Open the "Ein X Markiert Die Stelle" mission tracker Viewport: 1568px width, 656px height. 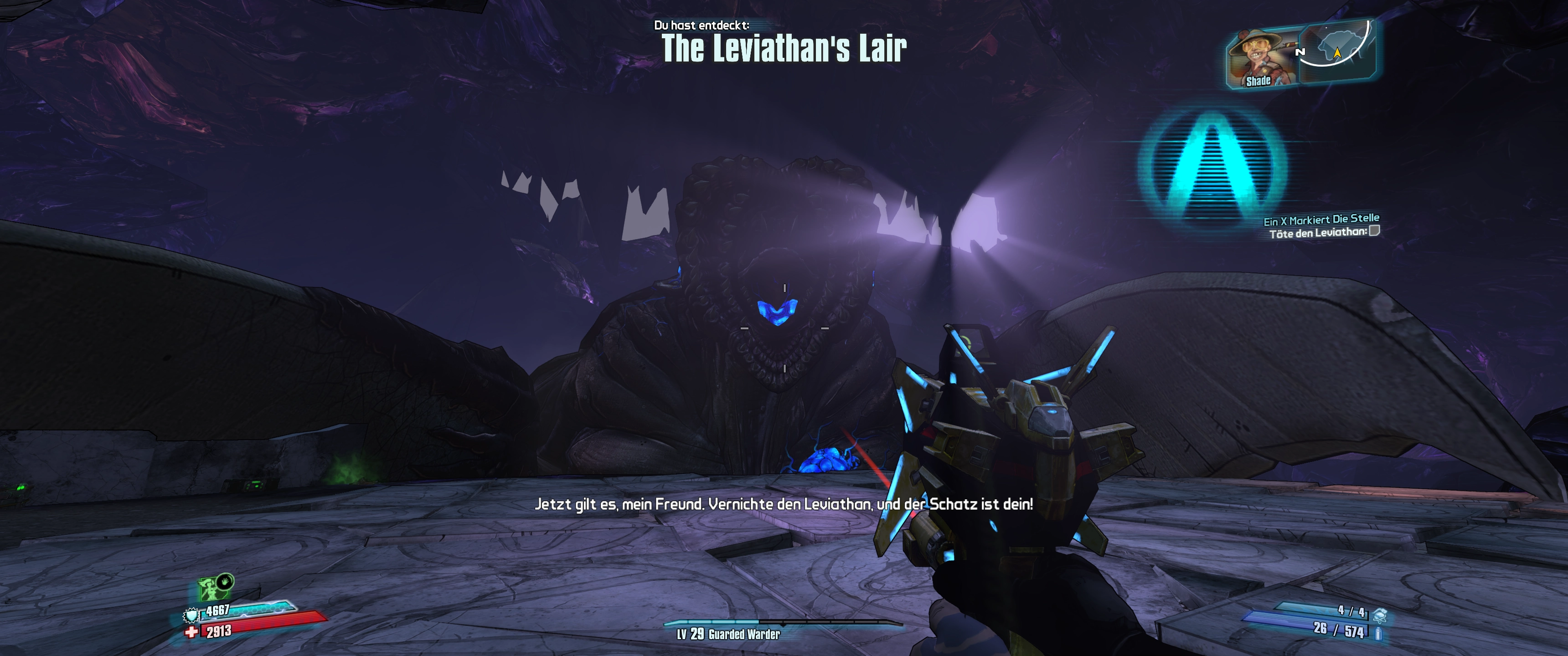coord(1321,219)
